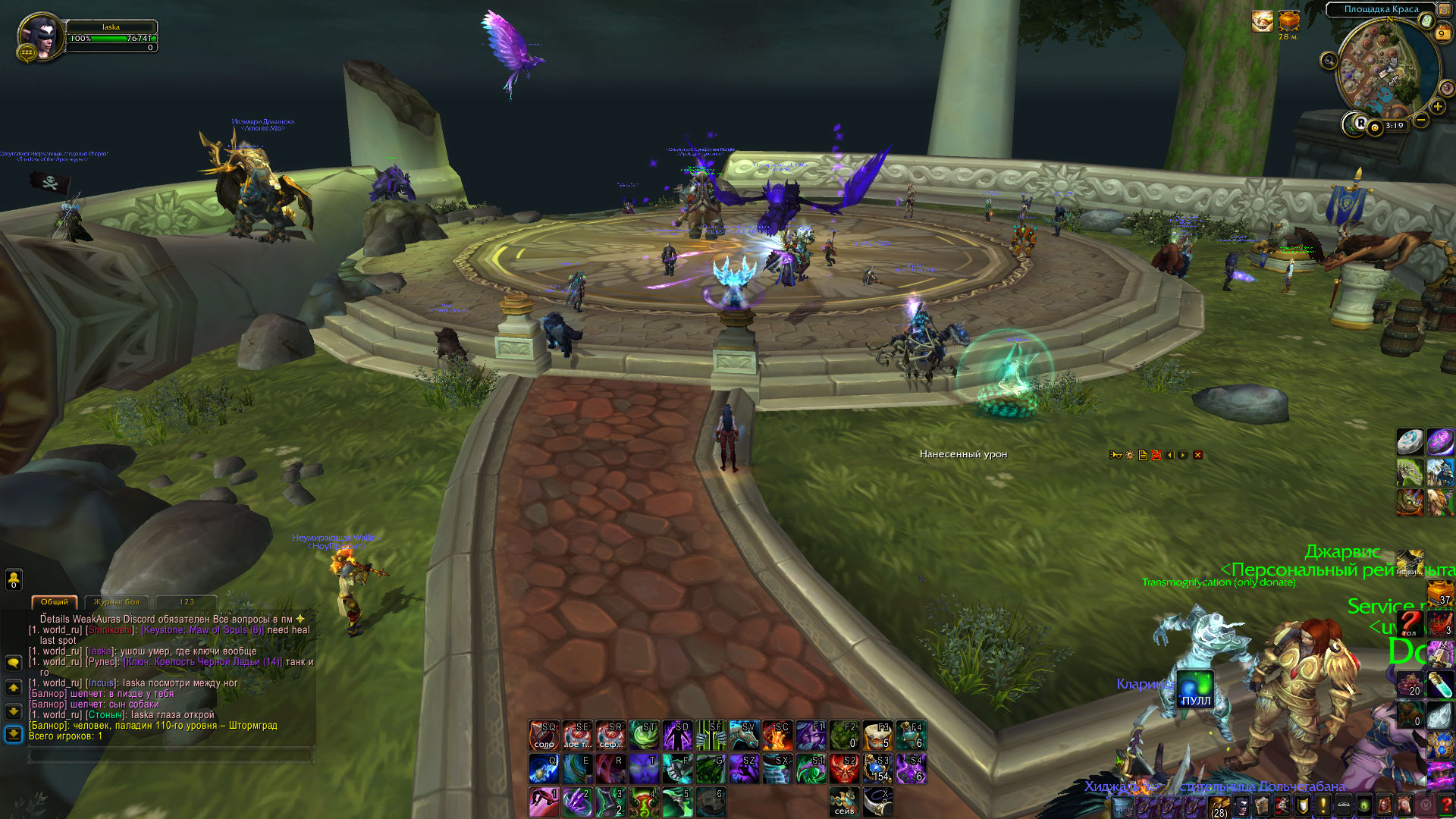Screen dimensions: 1456x819
Task: Open the red question mark help button
Action: [x=1445, y=805]
